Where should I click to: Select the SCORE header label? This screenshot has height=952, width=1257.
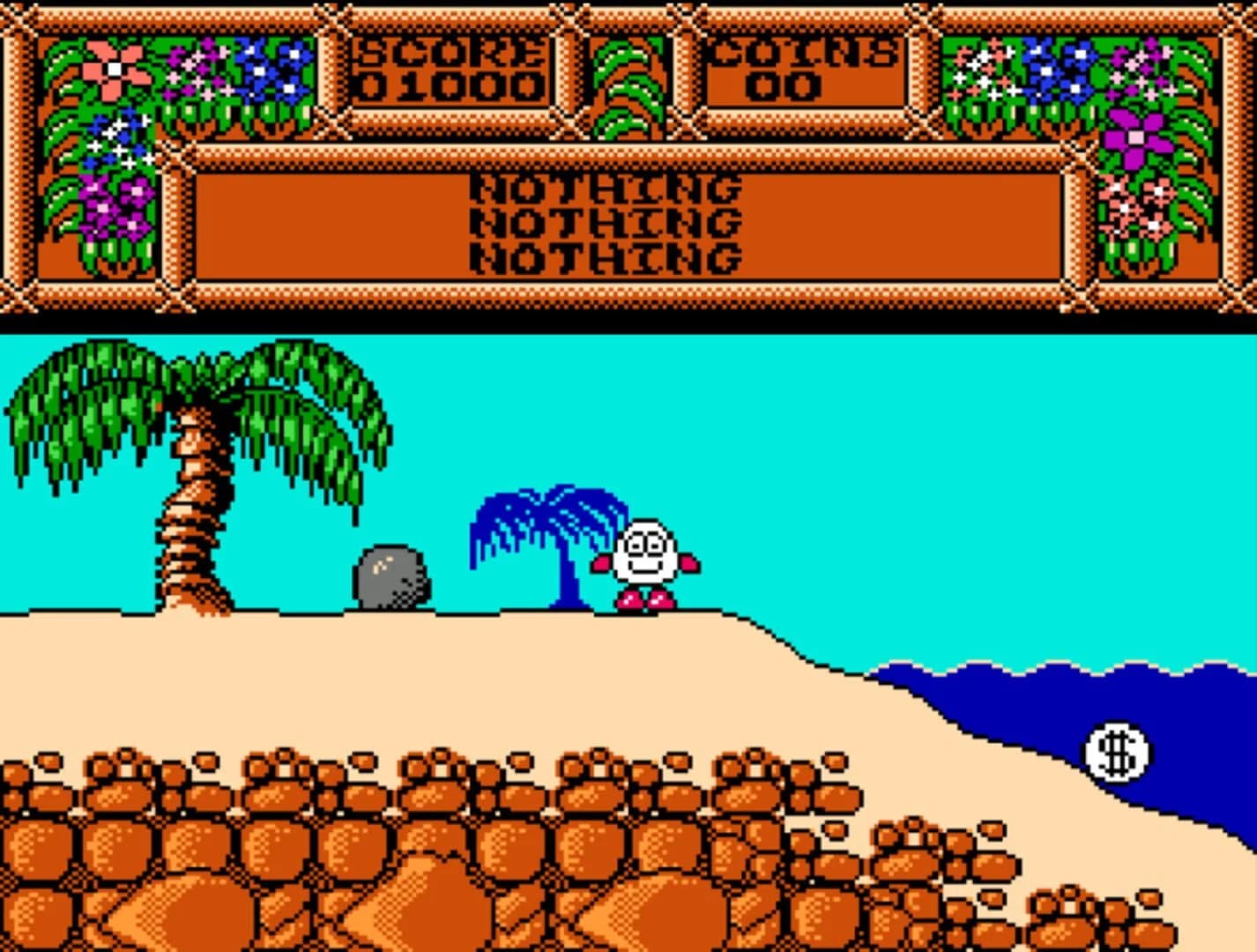click(450, 48)
